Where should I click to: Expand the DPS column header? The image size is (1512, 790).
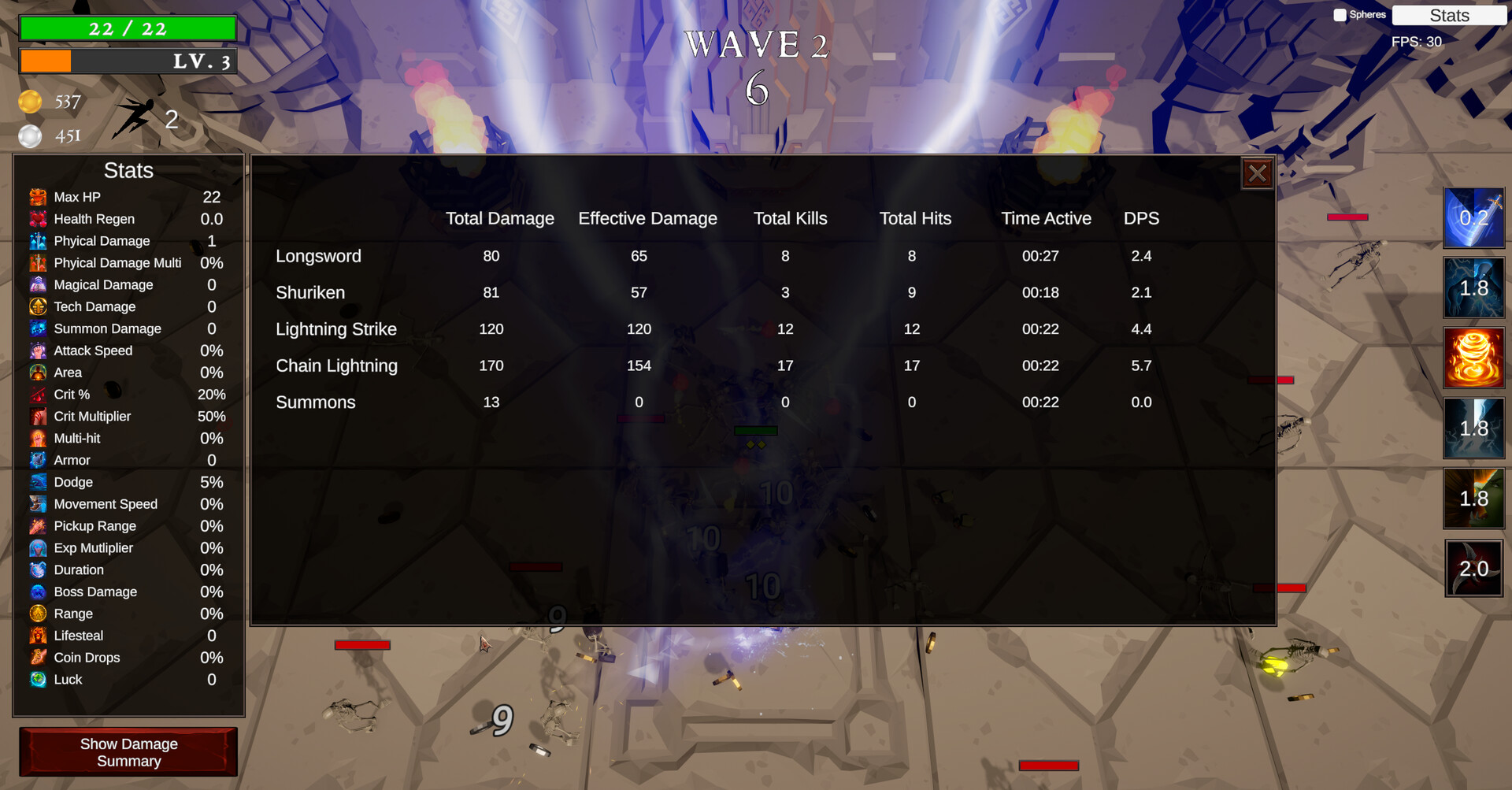click(1141, 218)
